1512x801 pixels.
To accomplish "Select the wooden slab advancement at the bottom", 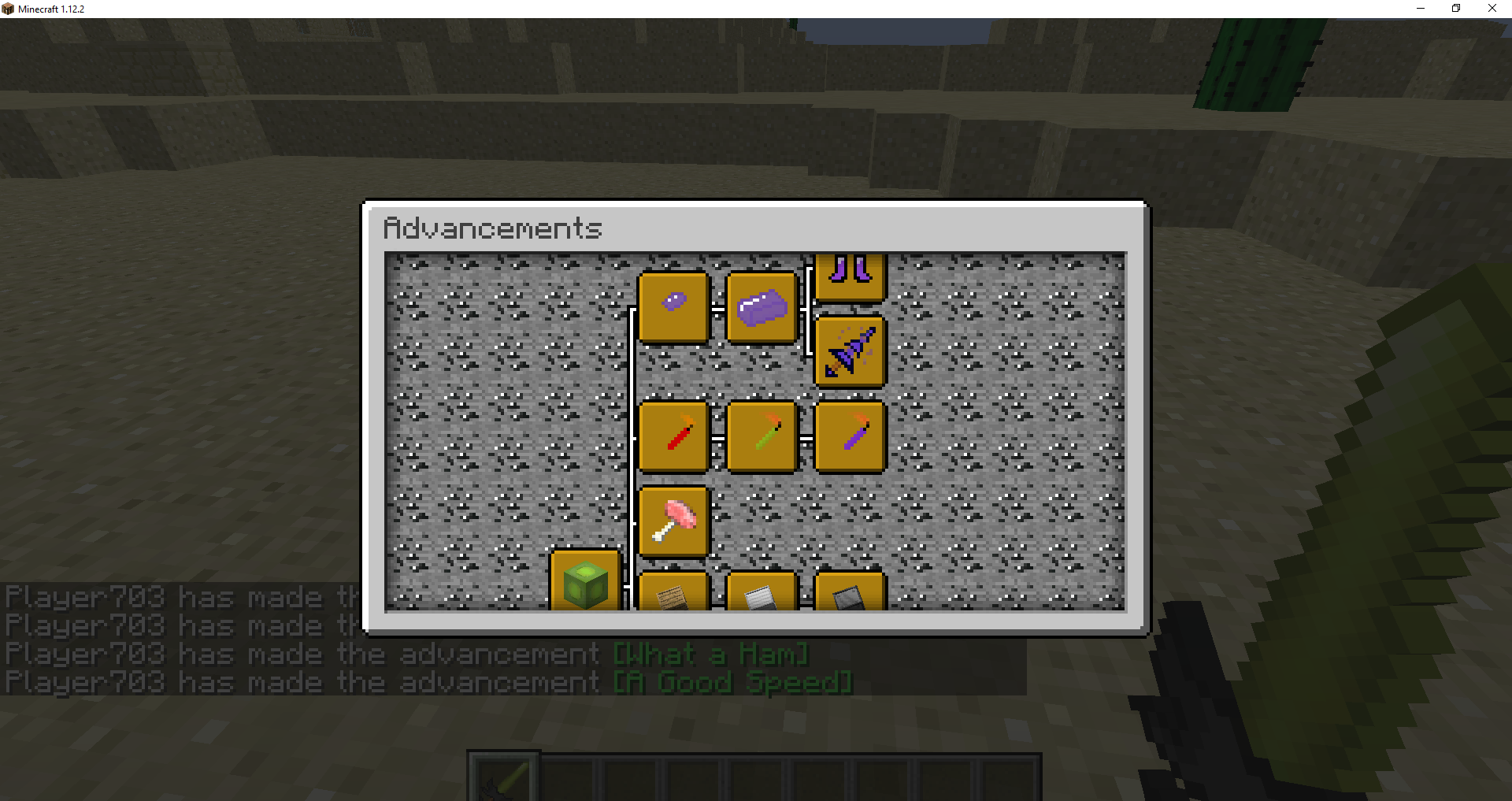I will point(674,596).
